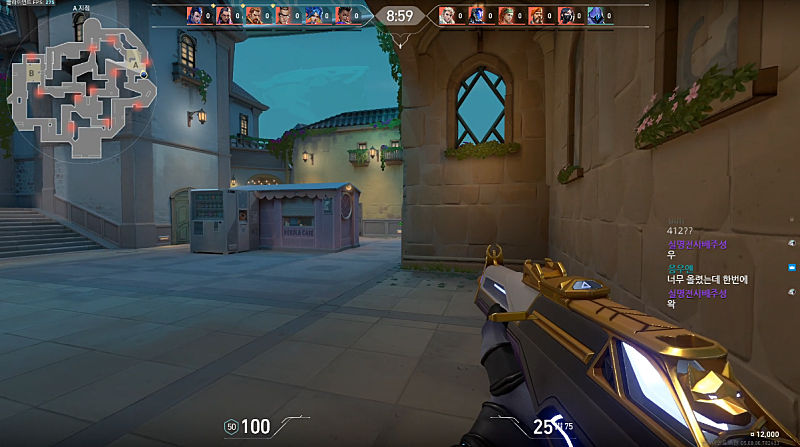Click your player position marker on the minimap

[x=143, y=75]
